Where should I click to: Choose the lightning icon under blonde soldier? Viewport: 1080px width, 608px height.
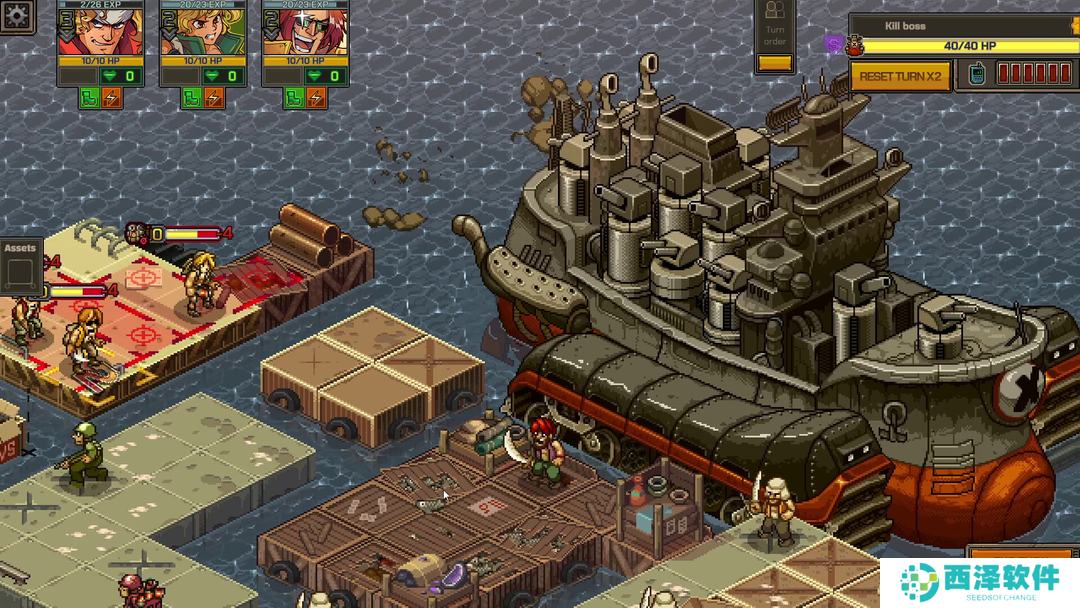tap(214, 97)
